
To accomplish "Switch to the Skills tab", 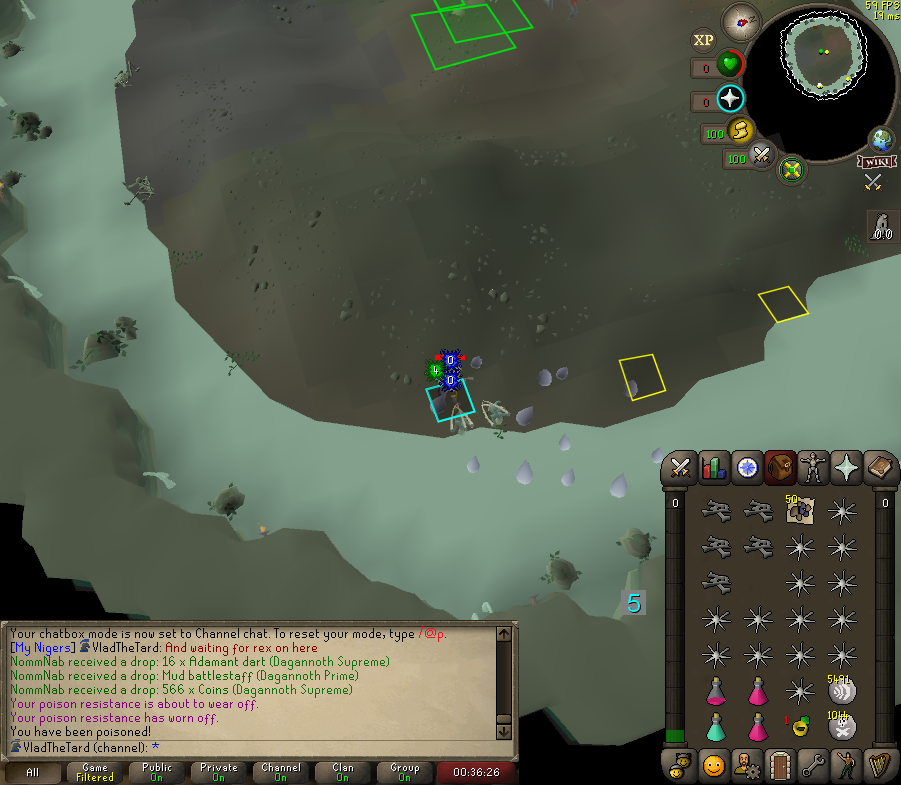I will 714,468.
